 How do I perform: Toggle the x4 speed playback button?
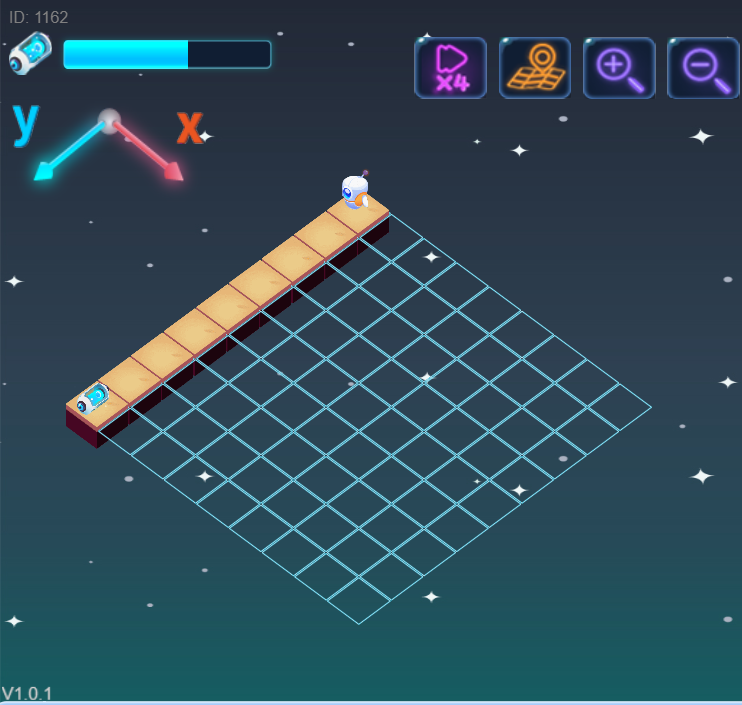pos(450,68)
